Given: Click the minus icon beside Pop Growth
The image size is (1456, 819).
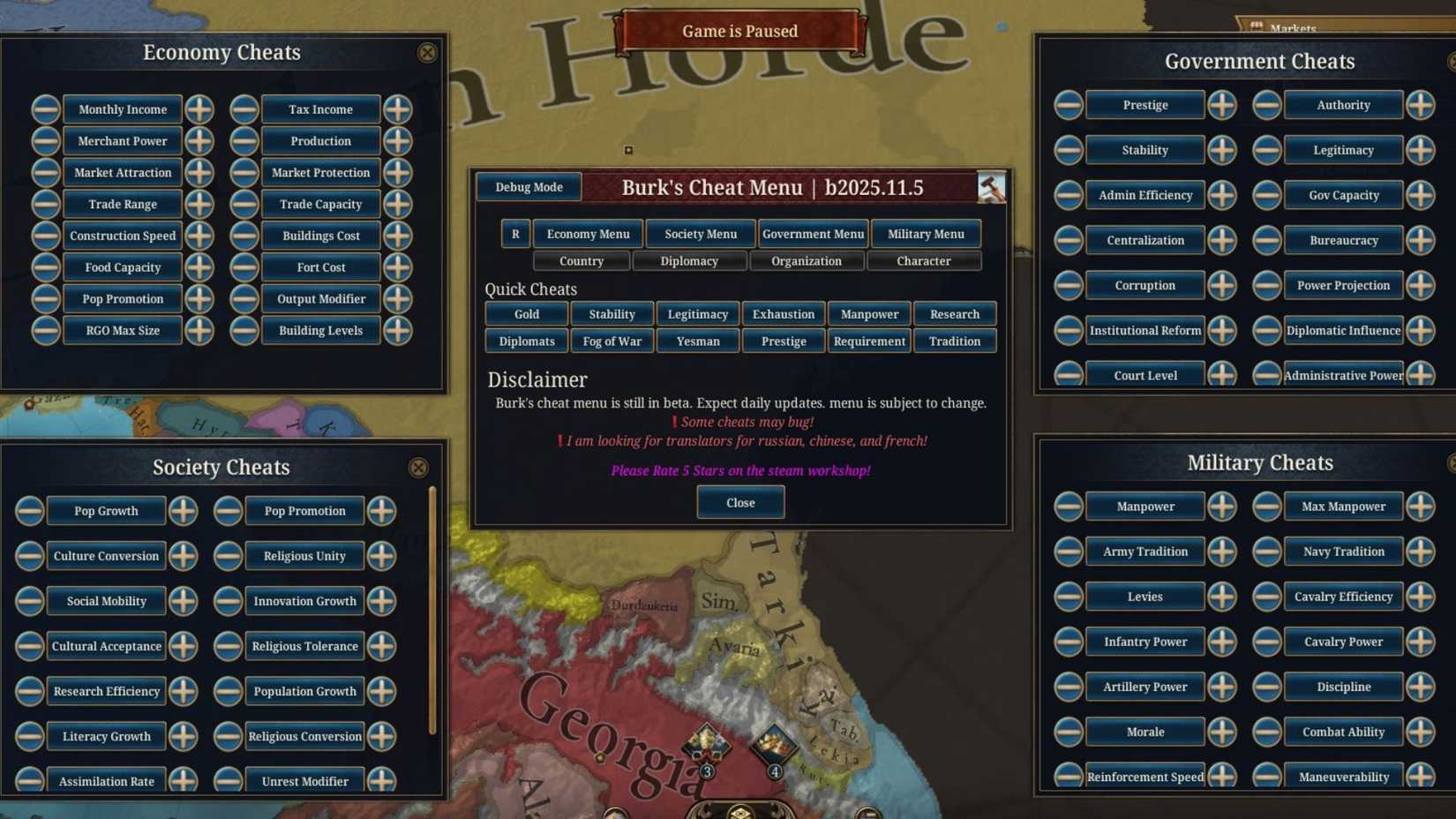Looking at the screenshot, I should click(x=29, y=510).
